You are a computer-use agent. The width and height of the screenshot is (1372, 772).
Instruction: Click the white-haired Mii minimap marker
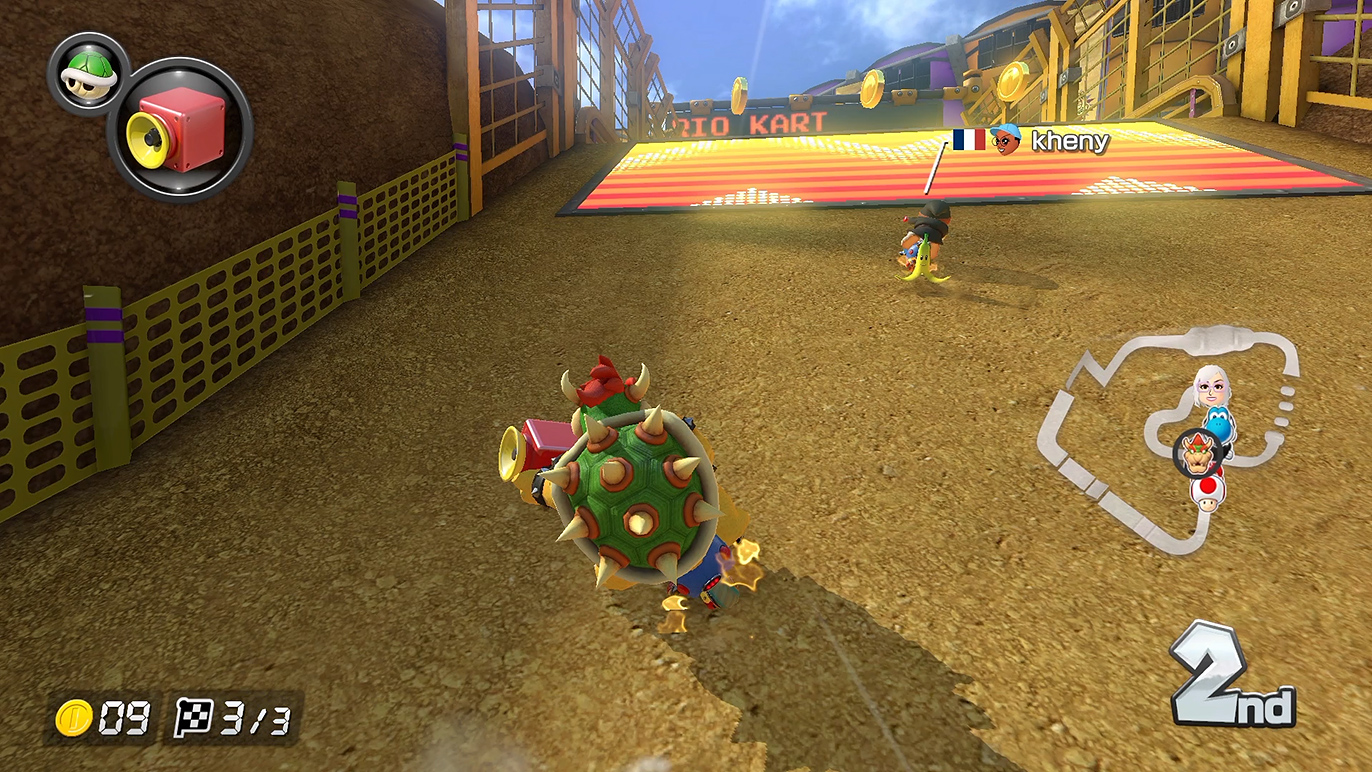(x=1209, y=383)
